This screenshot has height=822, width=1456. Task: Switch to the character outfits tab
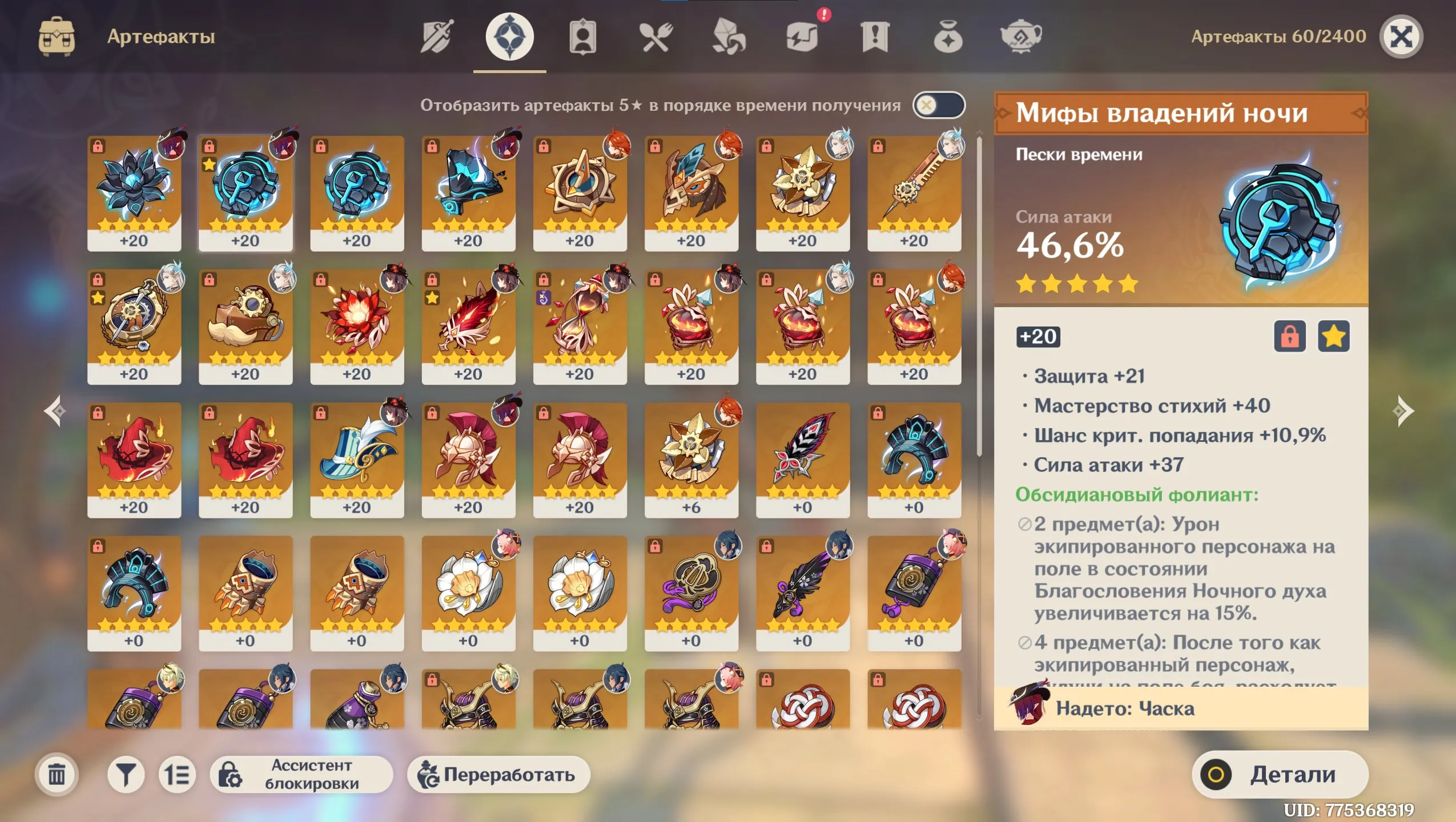tap(584, 36)
